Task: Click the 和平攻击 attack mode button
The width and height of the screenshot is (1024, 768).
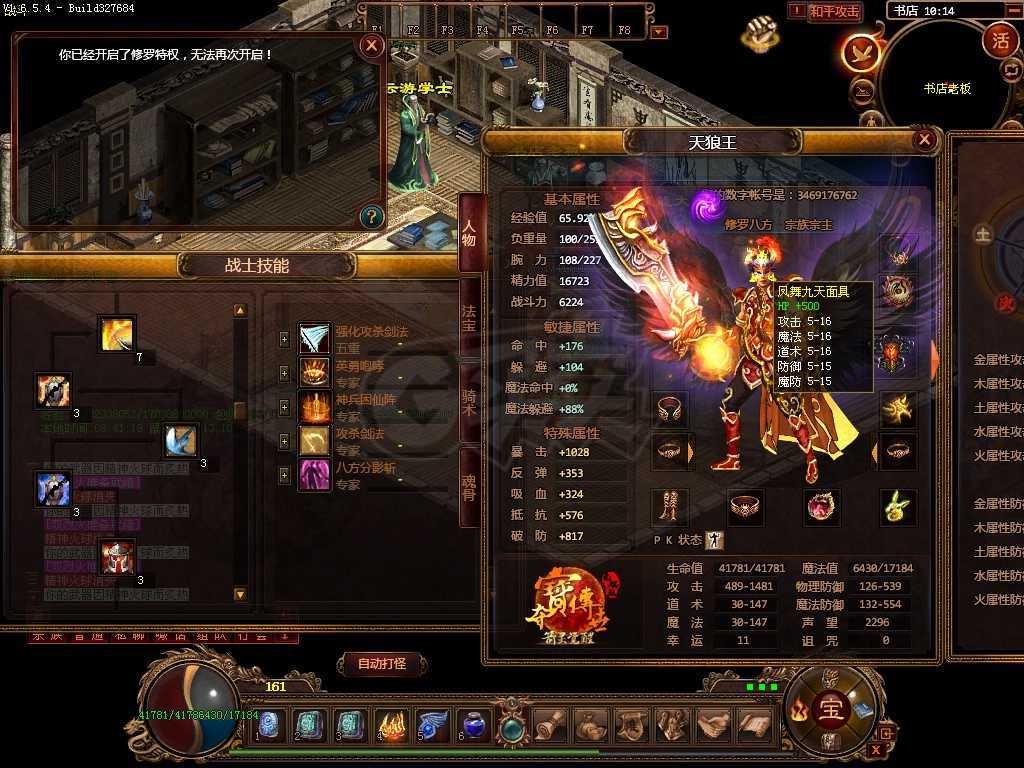Action: [834, 11]
